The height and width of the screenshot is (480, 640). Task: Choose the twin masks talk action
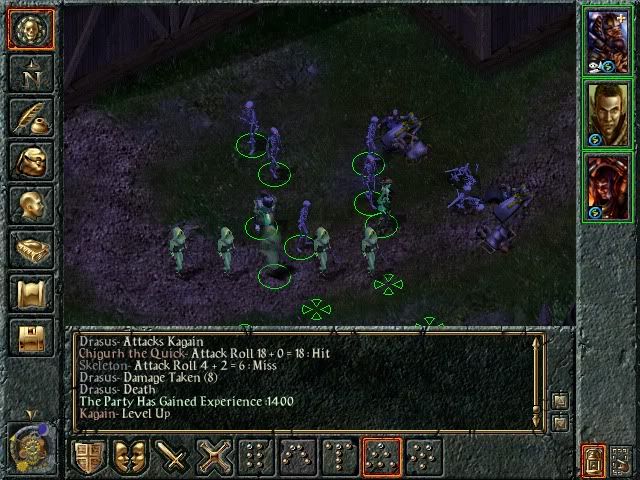pyautogui.click(x=132, y=457)
